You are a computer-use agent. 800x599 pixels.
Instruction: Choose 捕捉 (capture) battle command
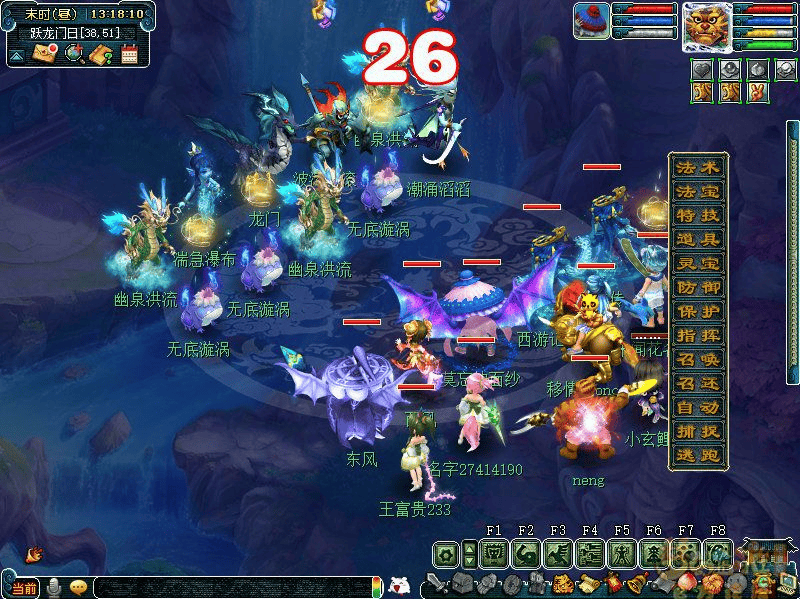(x=697, y=432)
